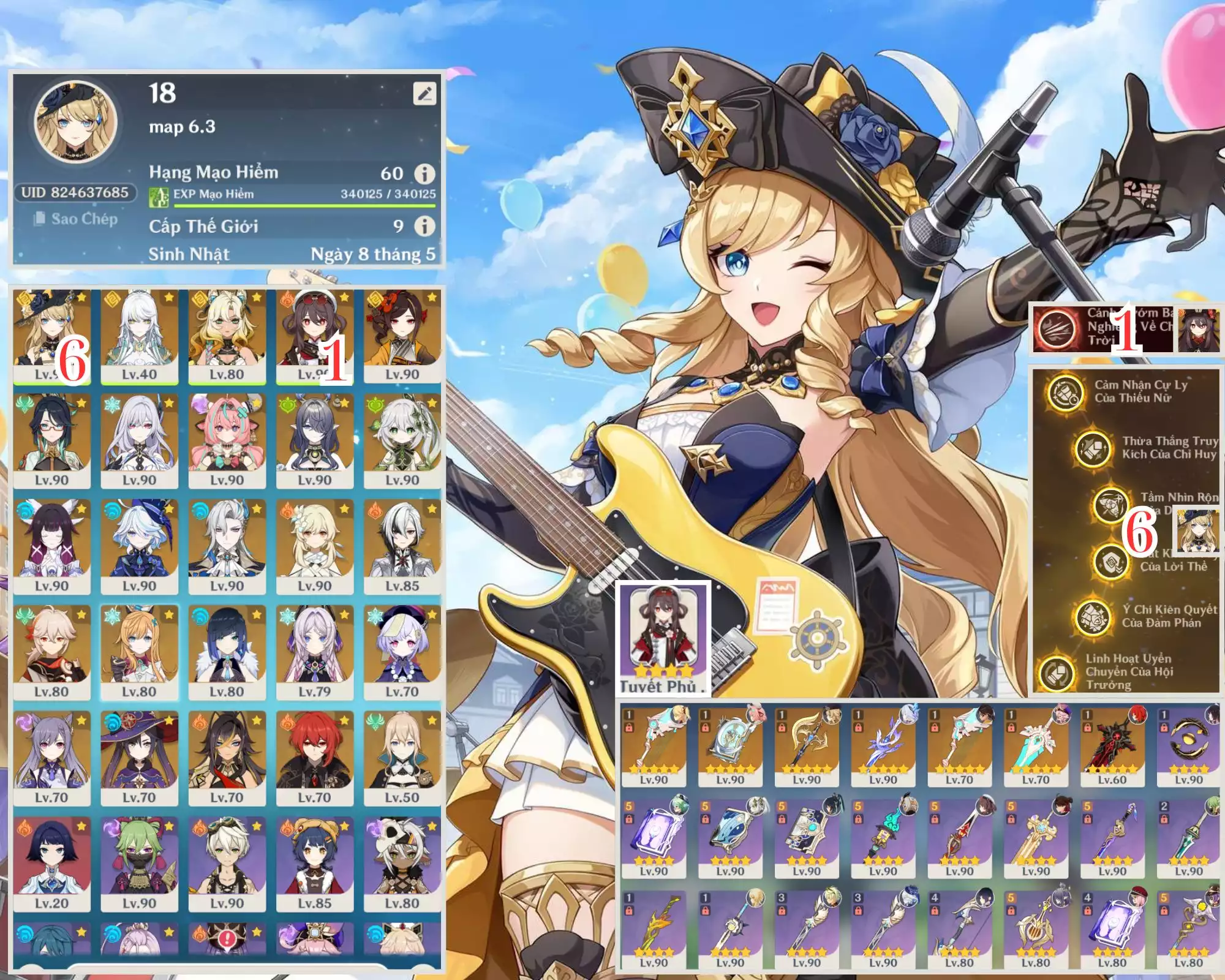Select the Lv.50 blonde character tile
1225x980 pixels.
click(x=402, y=759)
